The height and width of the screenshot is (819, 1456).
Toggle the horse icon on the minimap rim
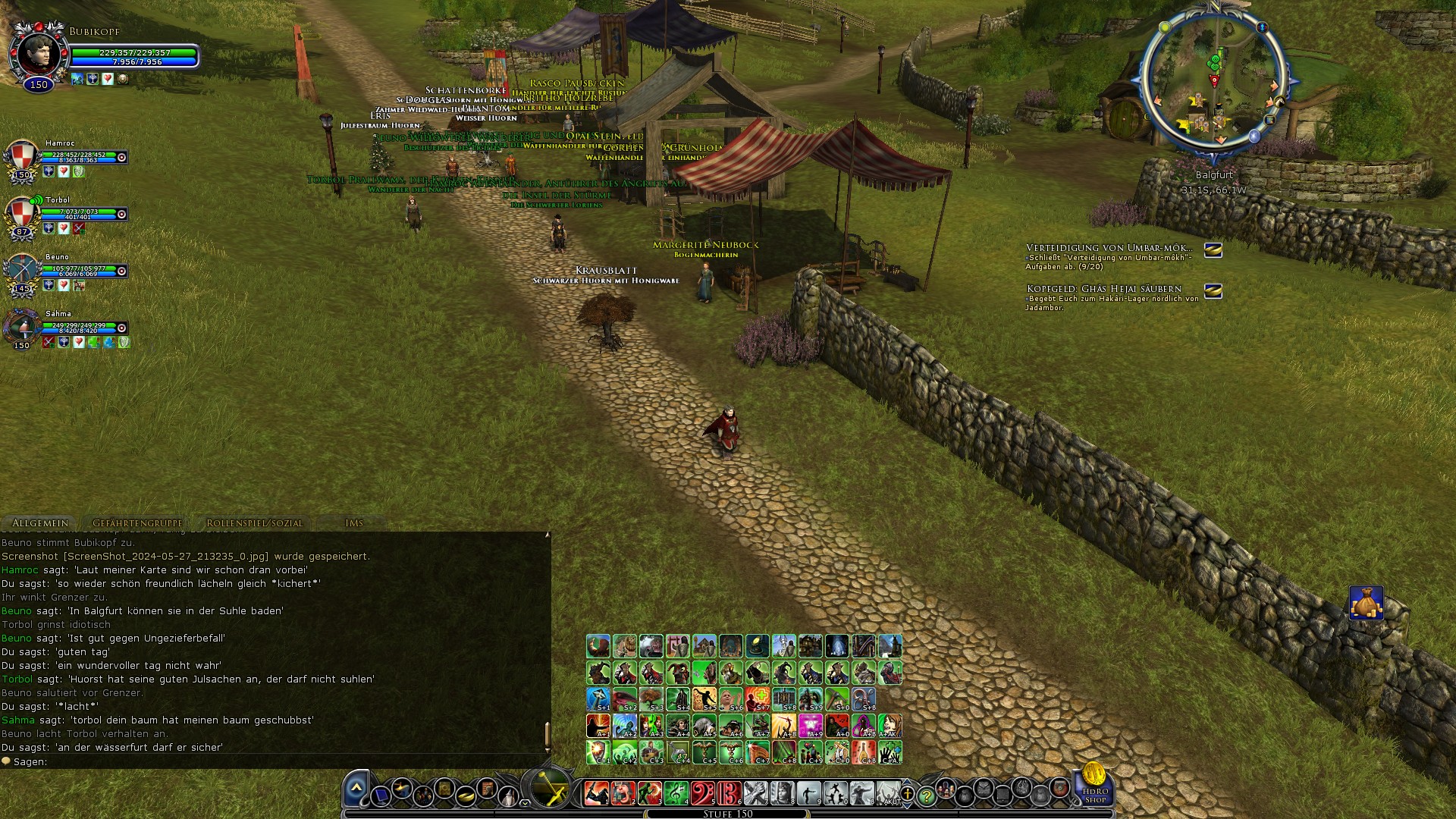click(x=1279, y=102)
